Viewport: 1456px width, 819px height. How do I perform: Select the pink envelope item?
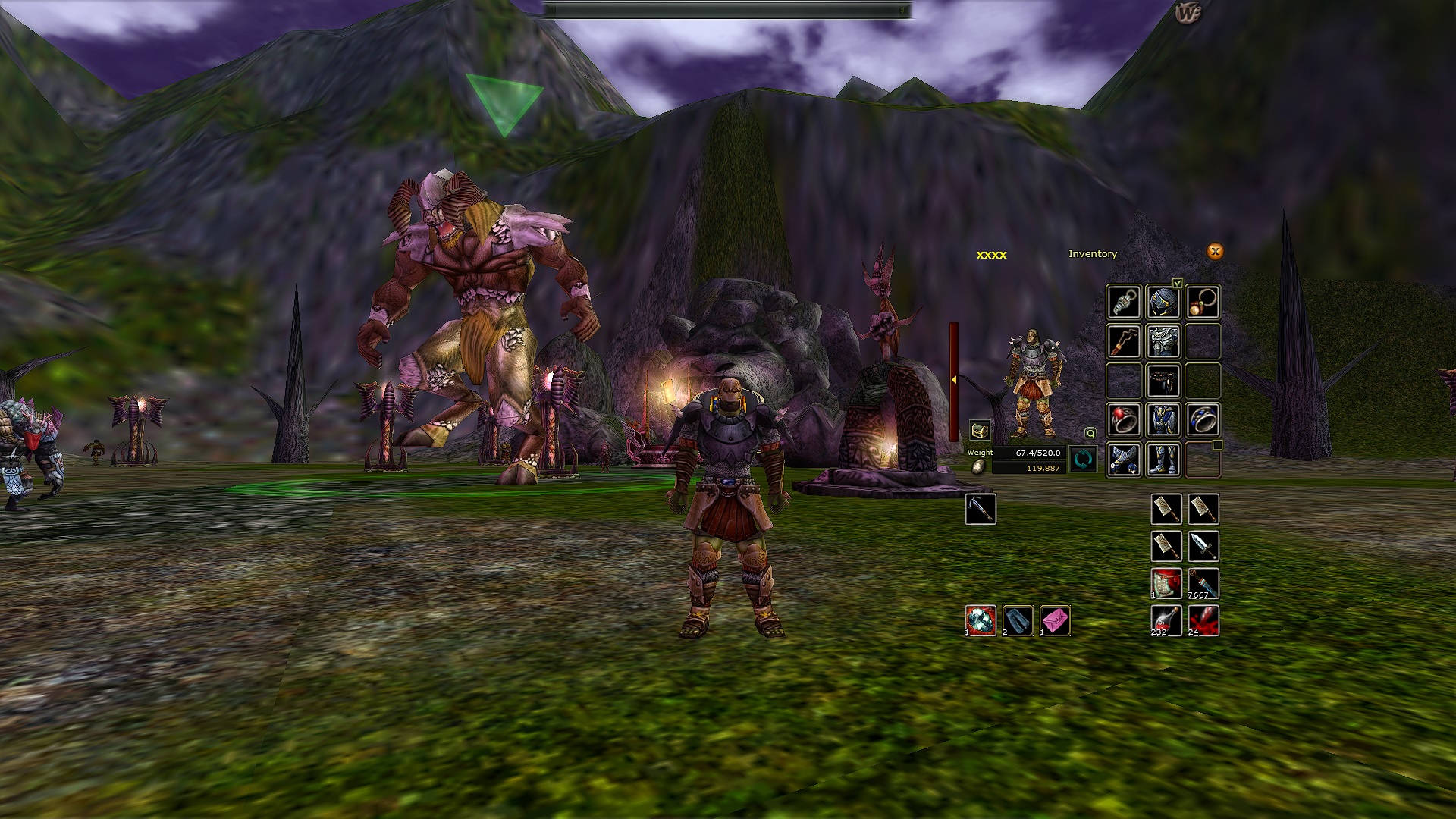click(x=1055, y=620)
